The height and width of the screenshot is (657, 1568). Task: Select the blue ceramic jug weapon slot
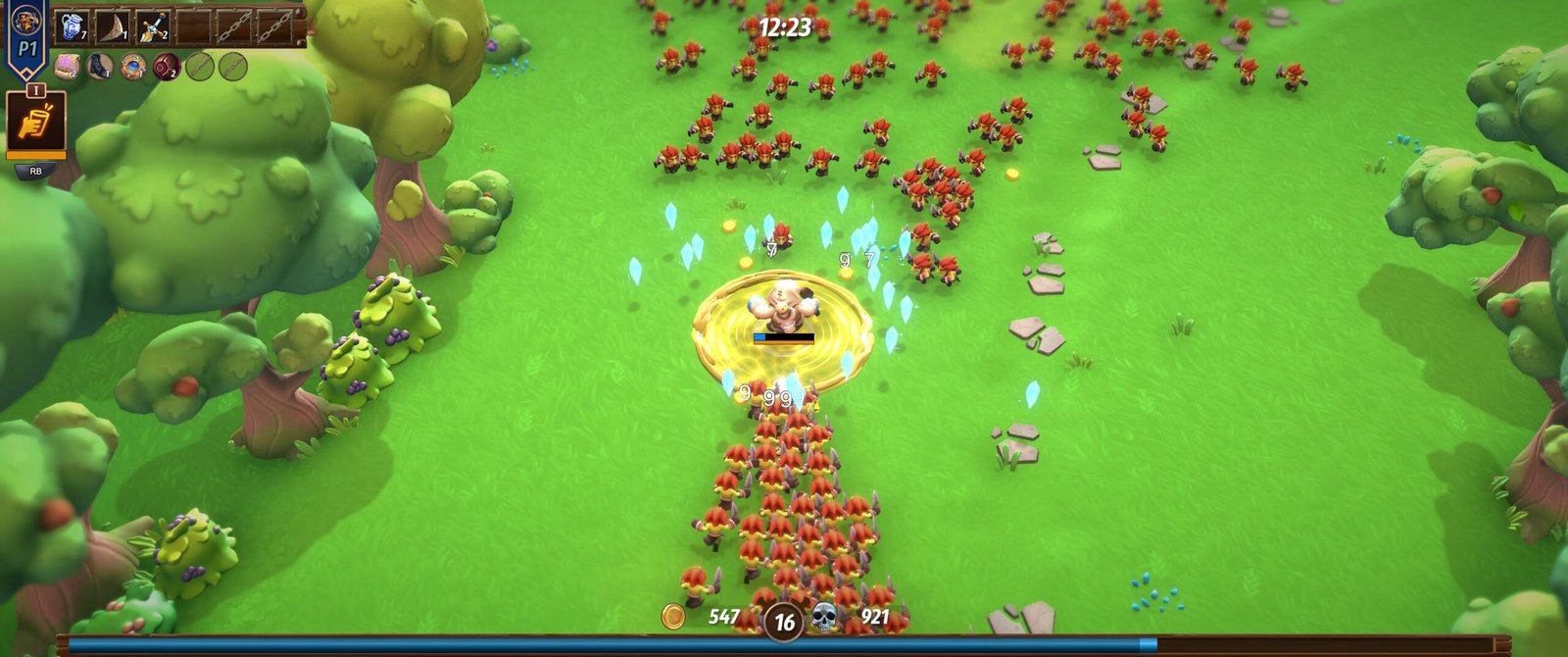point(71,26)
